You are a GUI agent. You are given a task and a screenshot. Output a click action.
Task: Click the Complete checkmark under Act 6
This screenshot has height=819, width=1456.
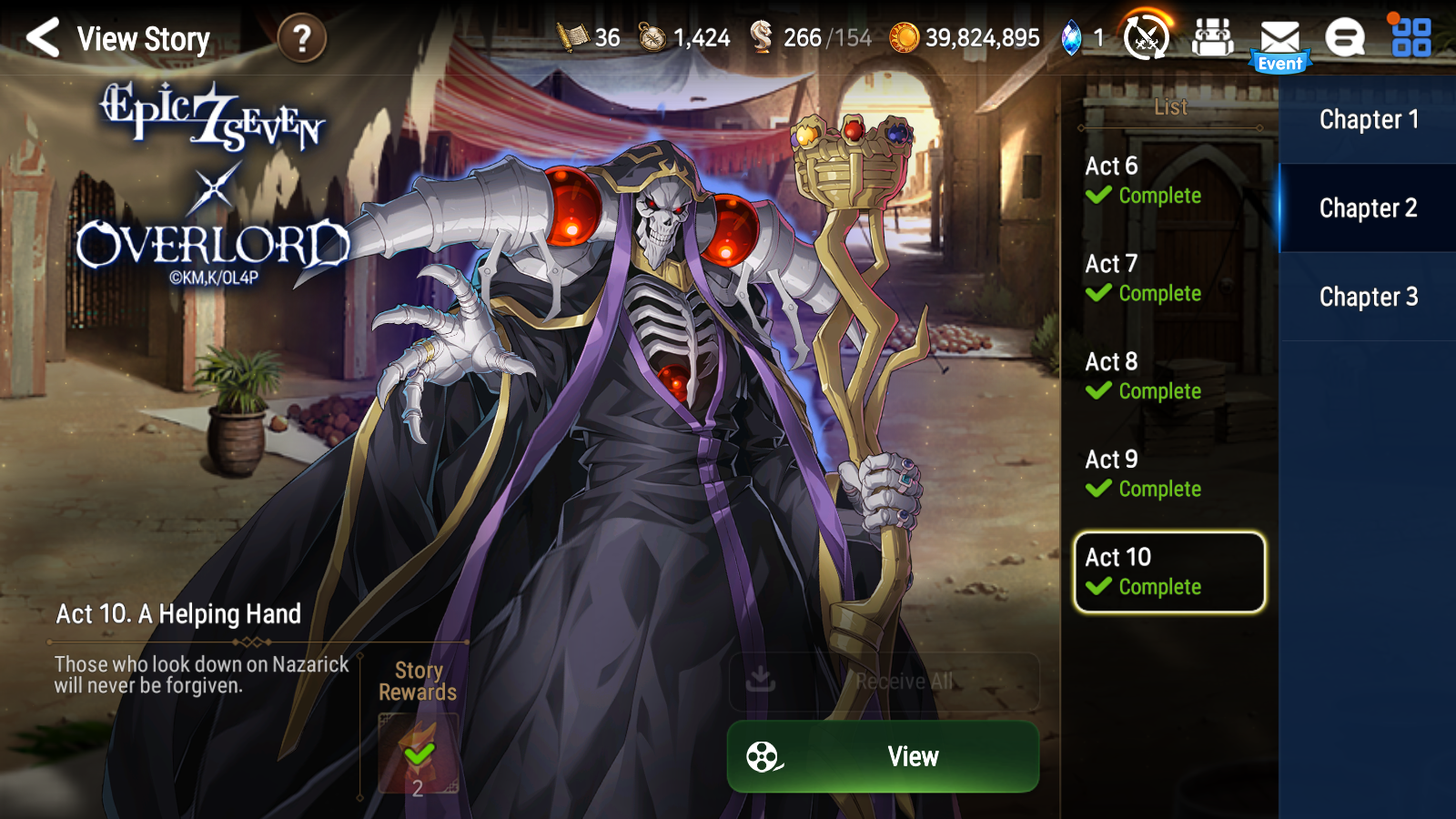tap(1098, 196)
